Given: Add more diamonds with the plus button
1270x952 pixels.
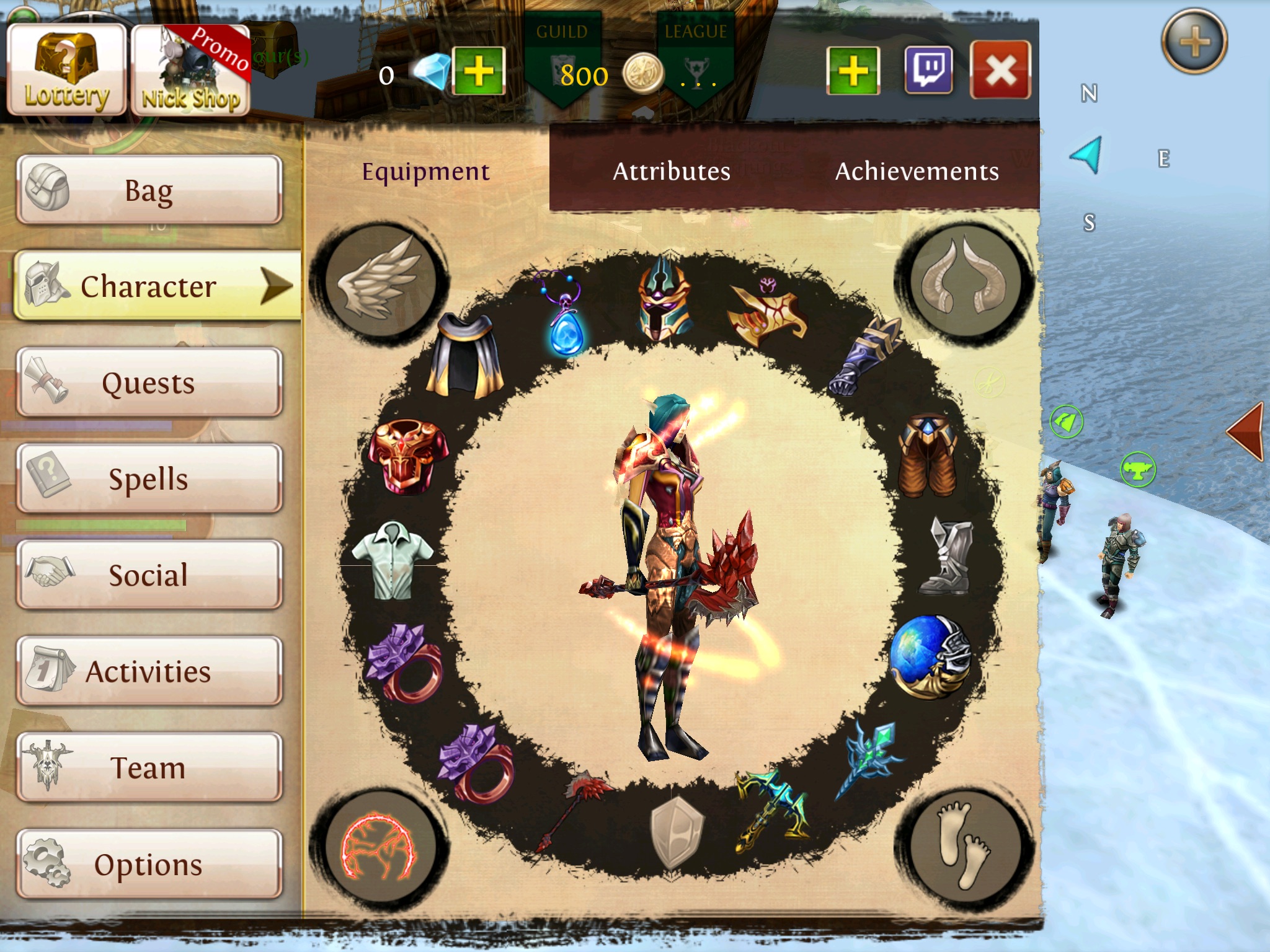Looking at the screenshot, I should tap(478, 71).
